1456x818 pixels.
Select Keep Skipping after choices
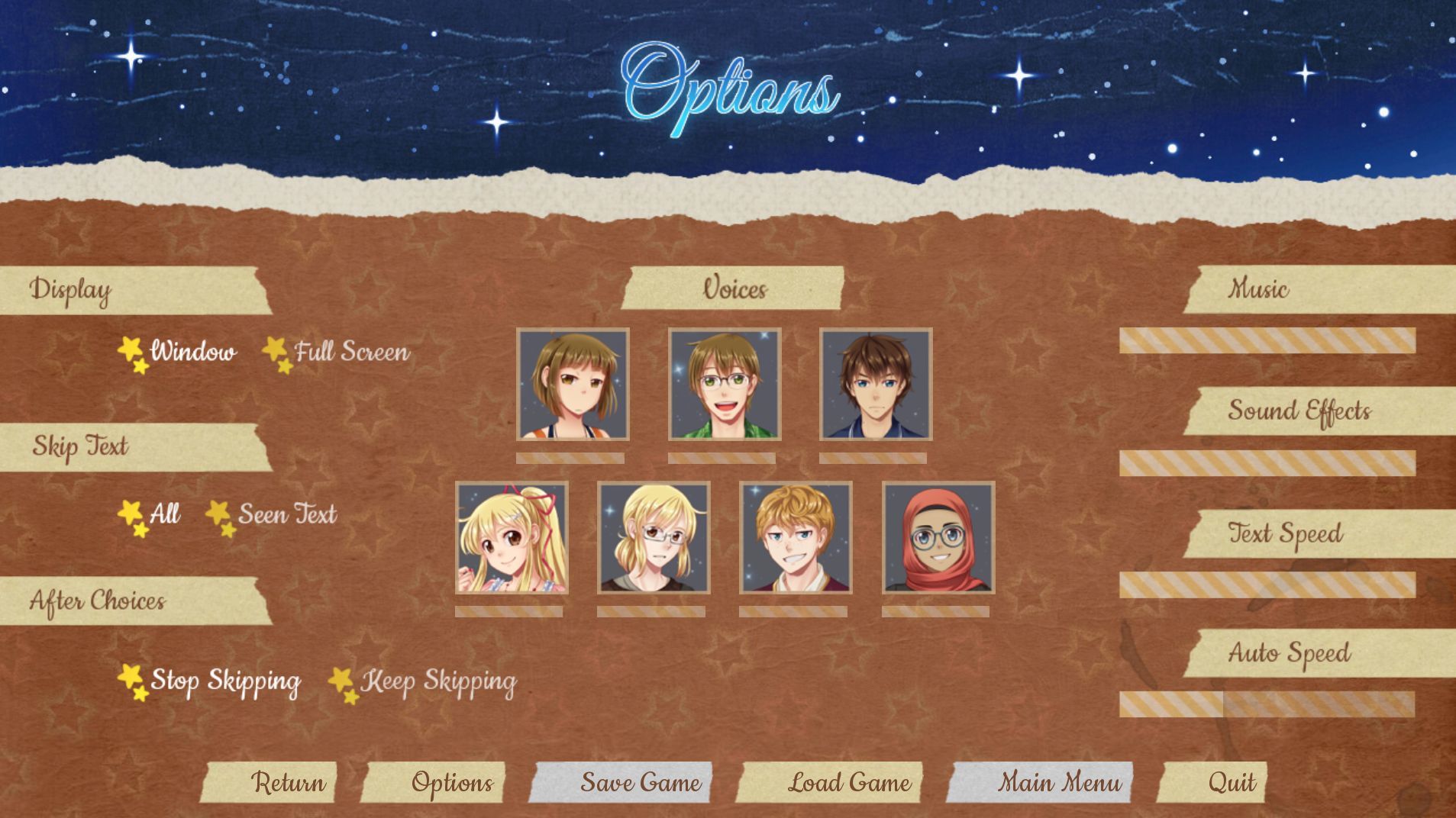point(441,681)
